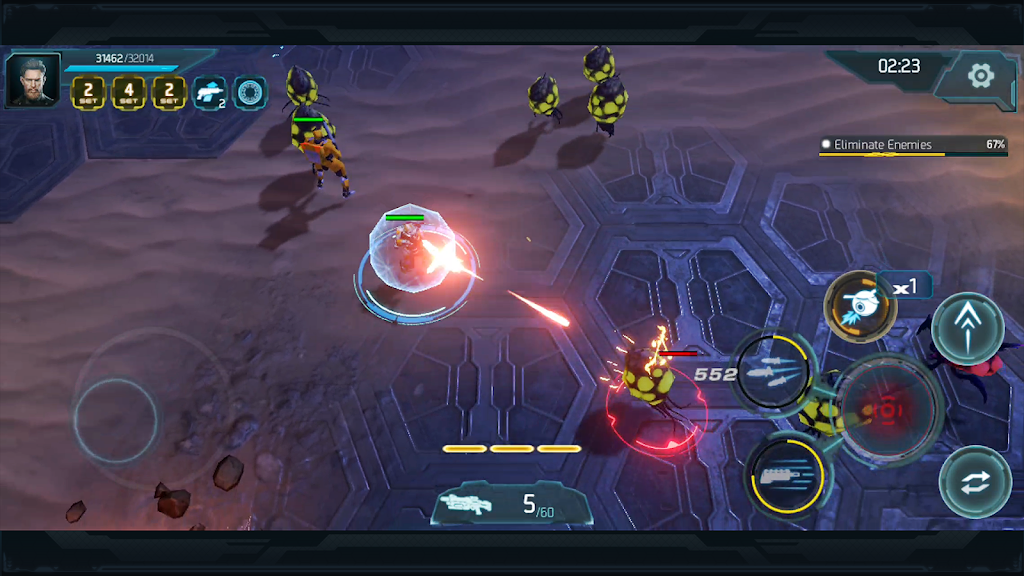
Task: Tap the virtual movement joystick
Action: (116, 420)
